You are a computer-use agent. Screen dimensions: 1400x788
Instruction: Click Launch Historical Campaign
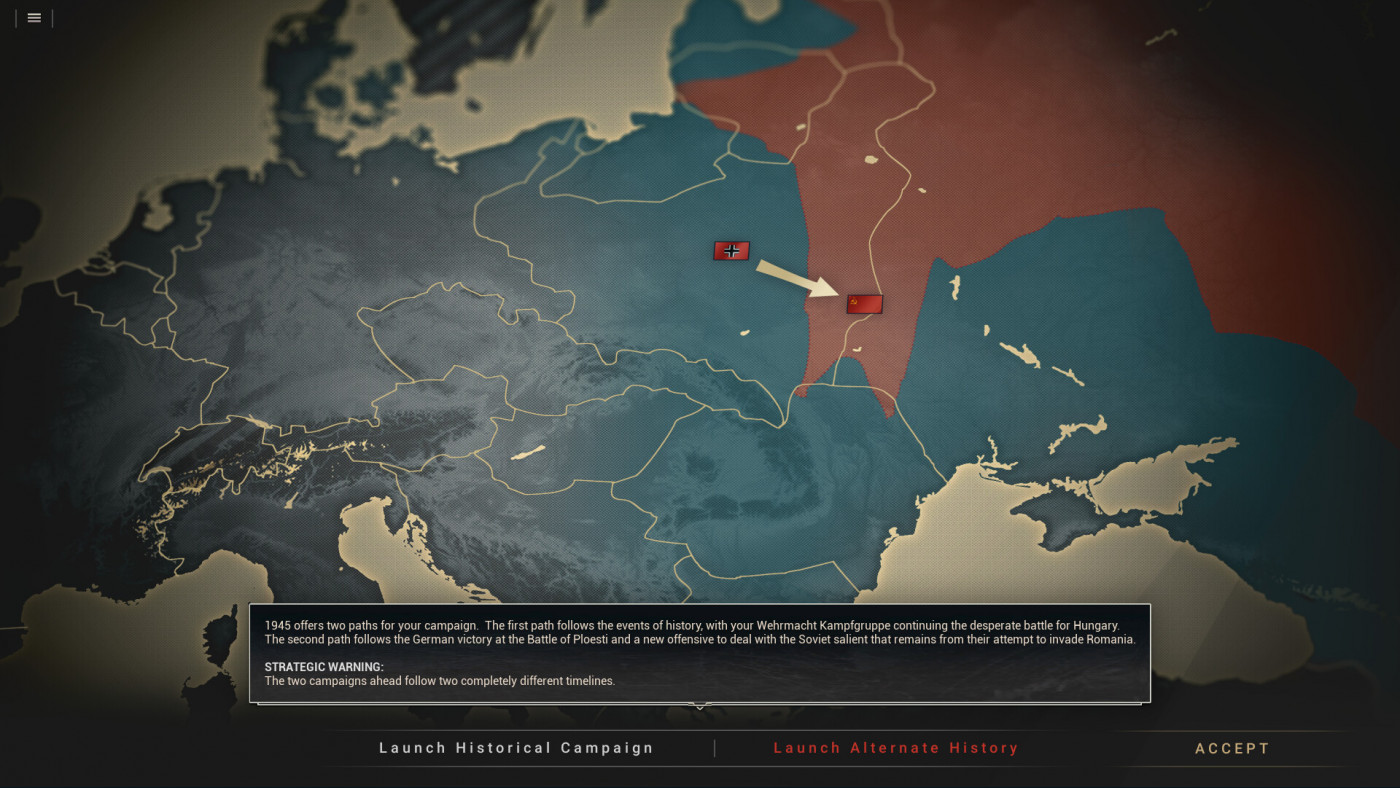click(x=516, y=747)
